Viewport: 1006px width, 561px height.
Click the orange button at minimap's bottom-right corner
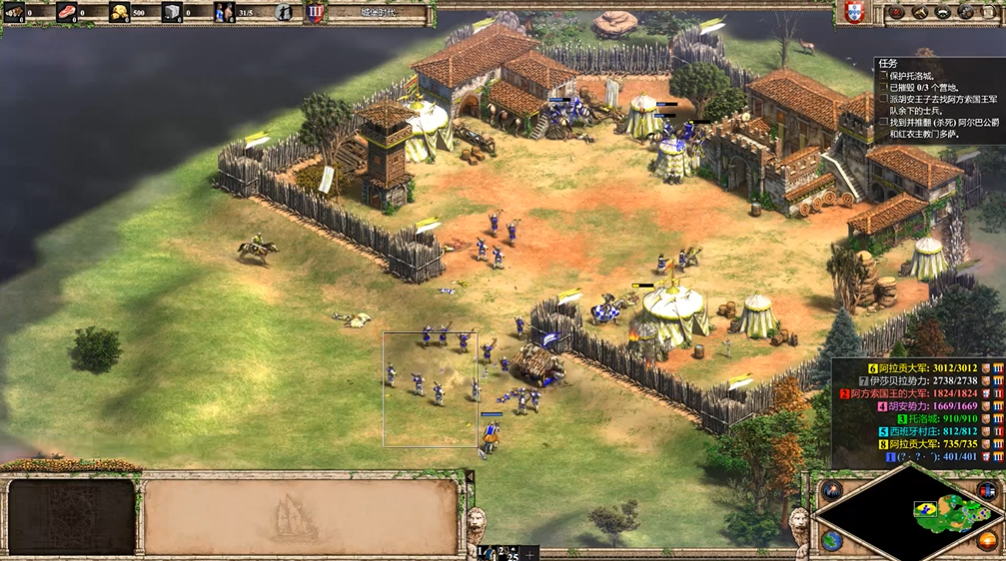point(988,540)
